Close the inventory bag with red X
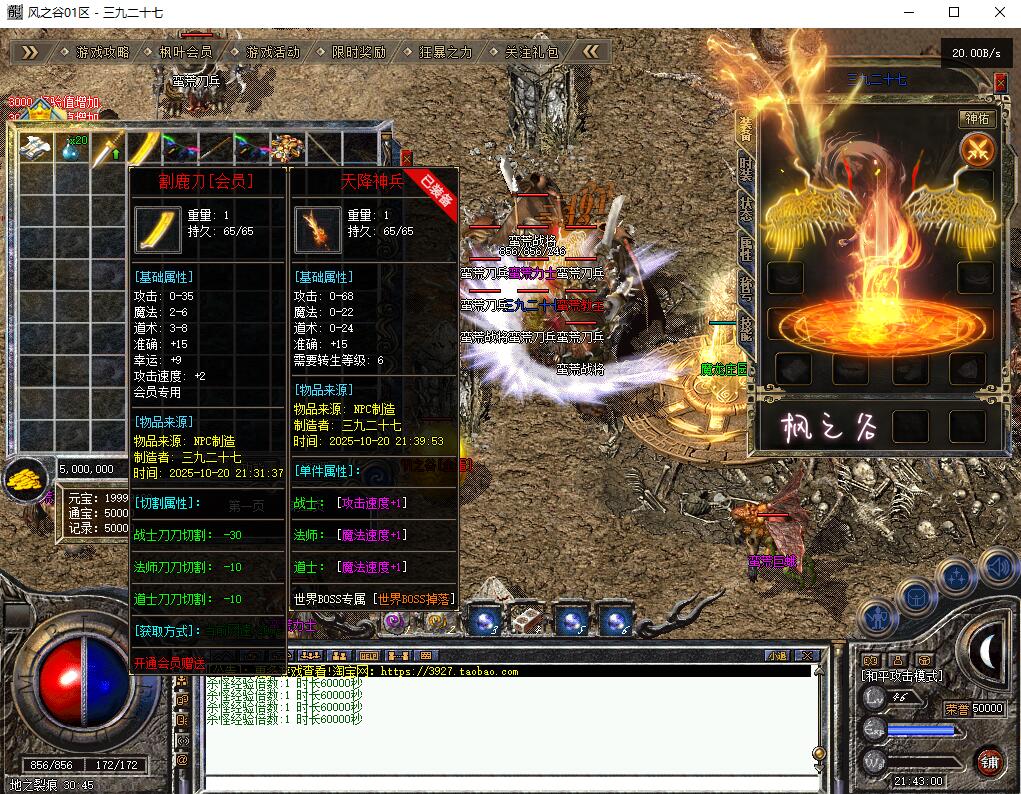 point(406,158)
